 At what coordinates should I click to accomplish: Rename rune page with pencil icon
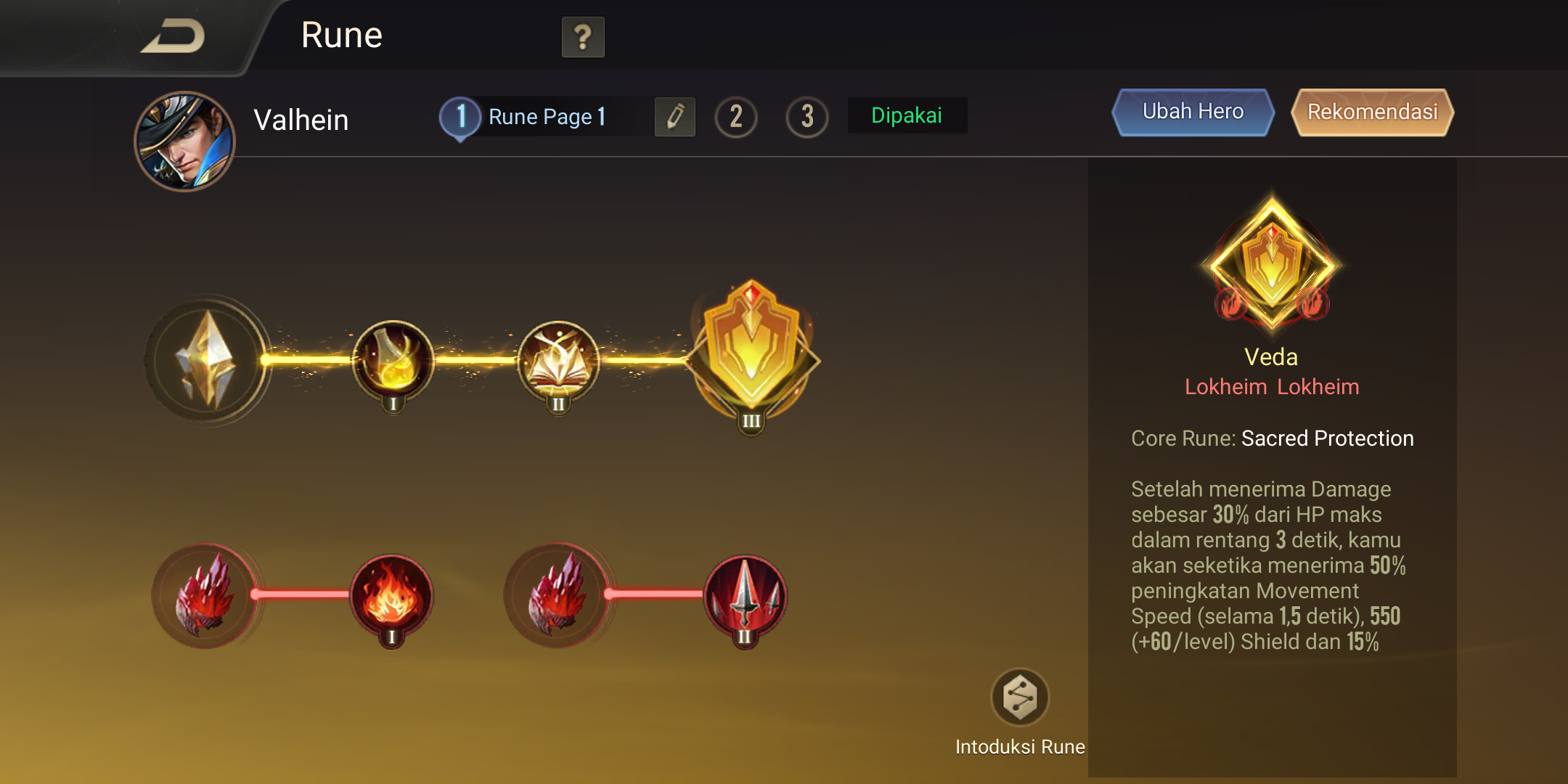(675, 116)
